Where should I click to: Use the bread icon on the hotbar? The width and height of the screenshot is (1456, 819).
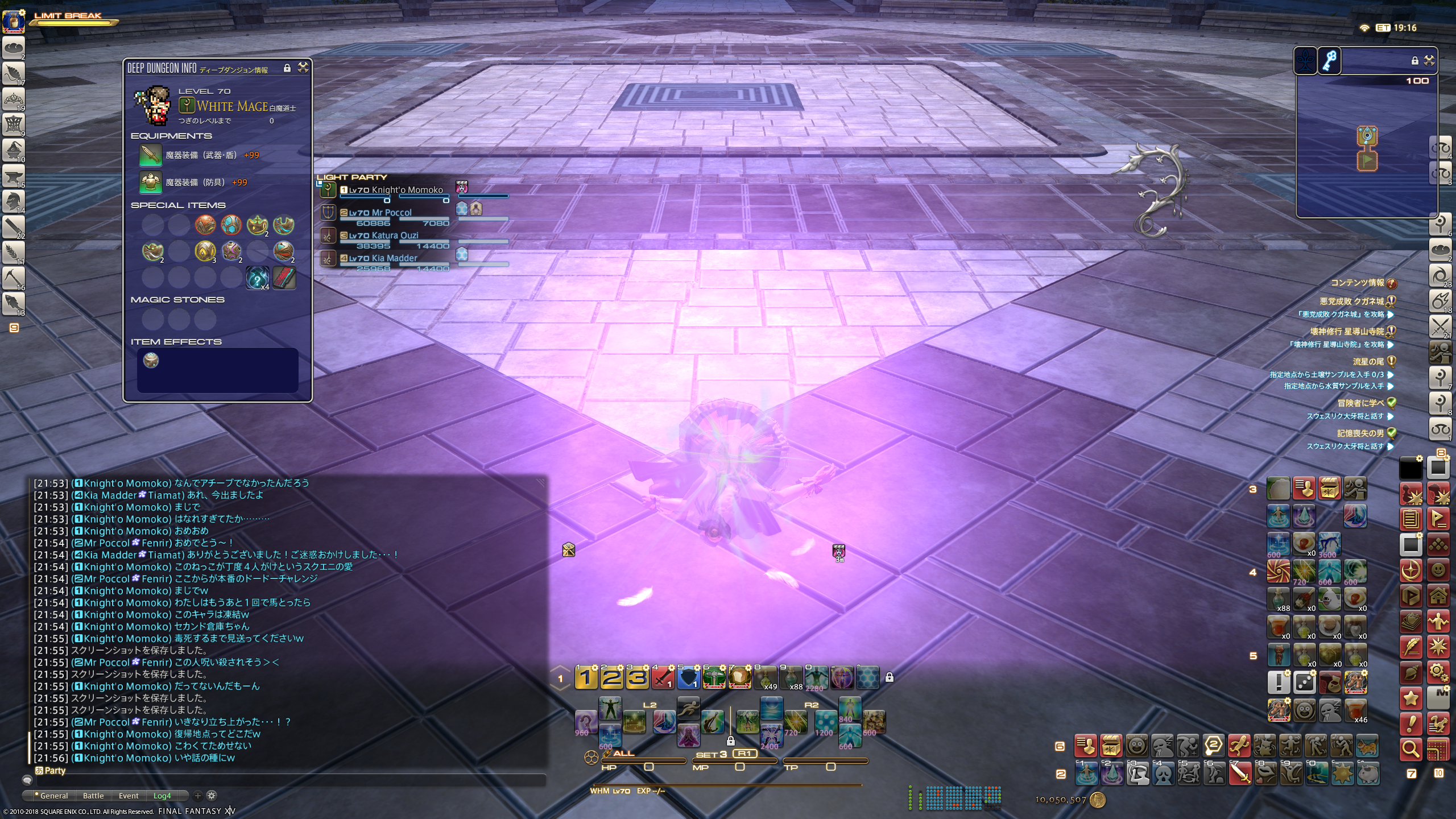740,677
